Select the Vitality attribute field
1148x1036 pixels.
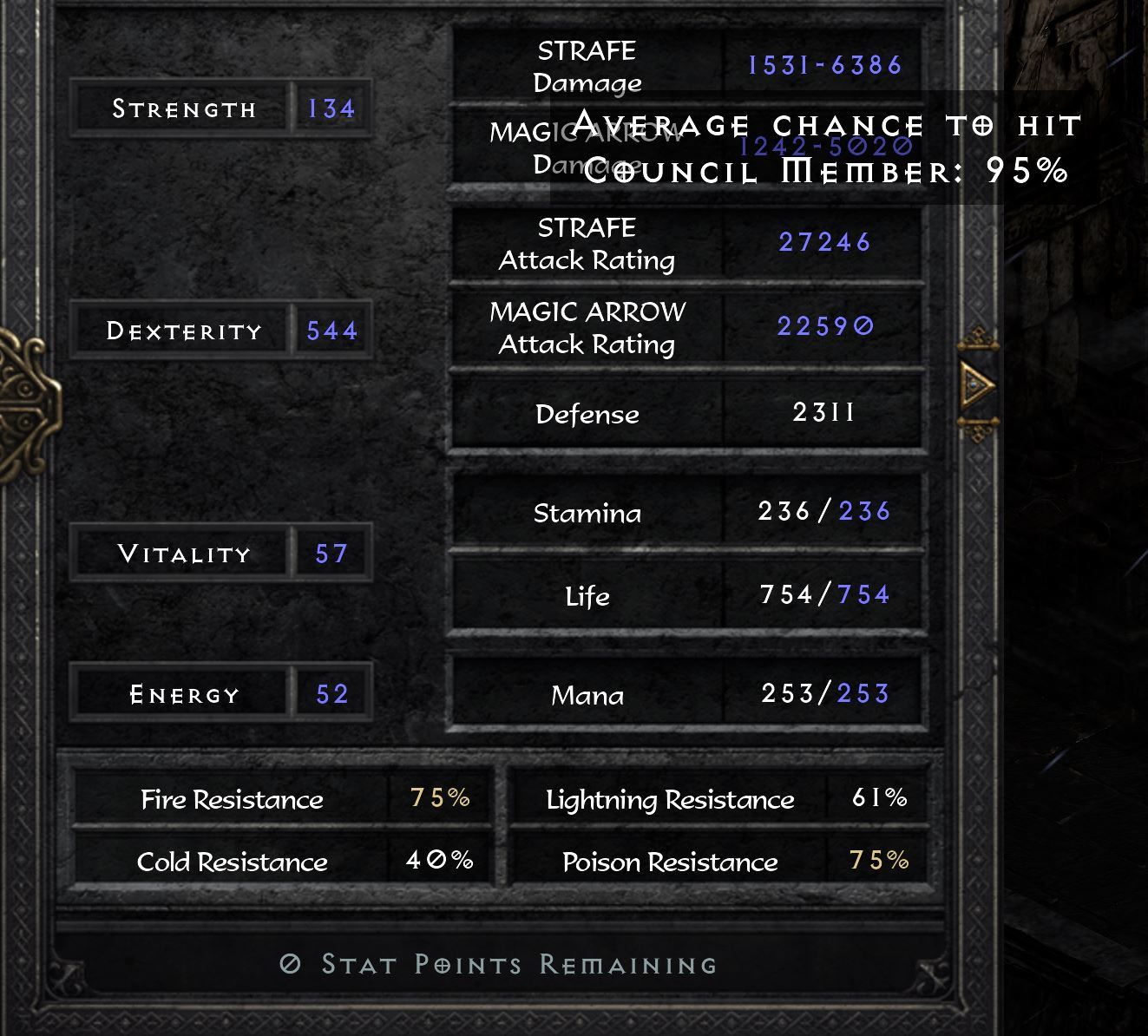click(x=178, y=554)
